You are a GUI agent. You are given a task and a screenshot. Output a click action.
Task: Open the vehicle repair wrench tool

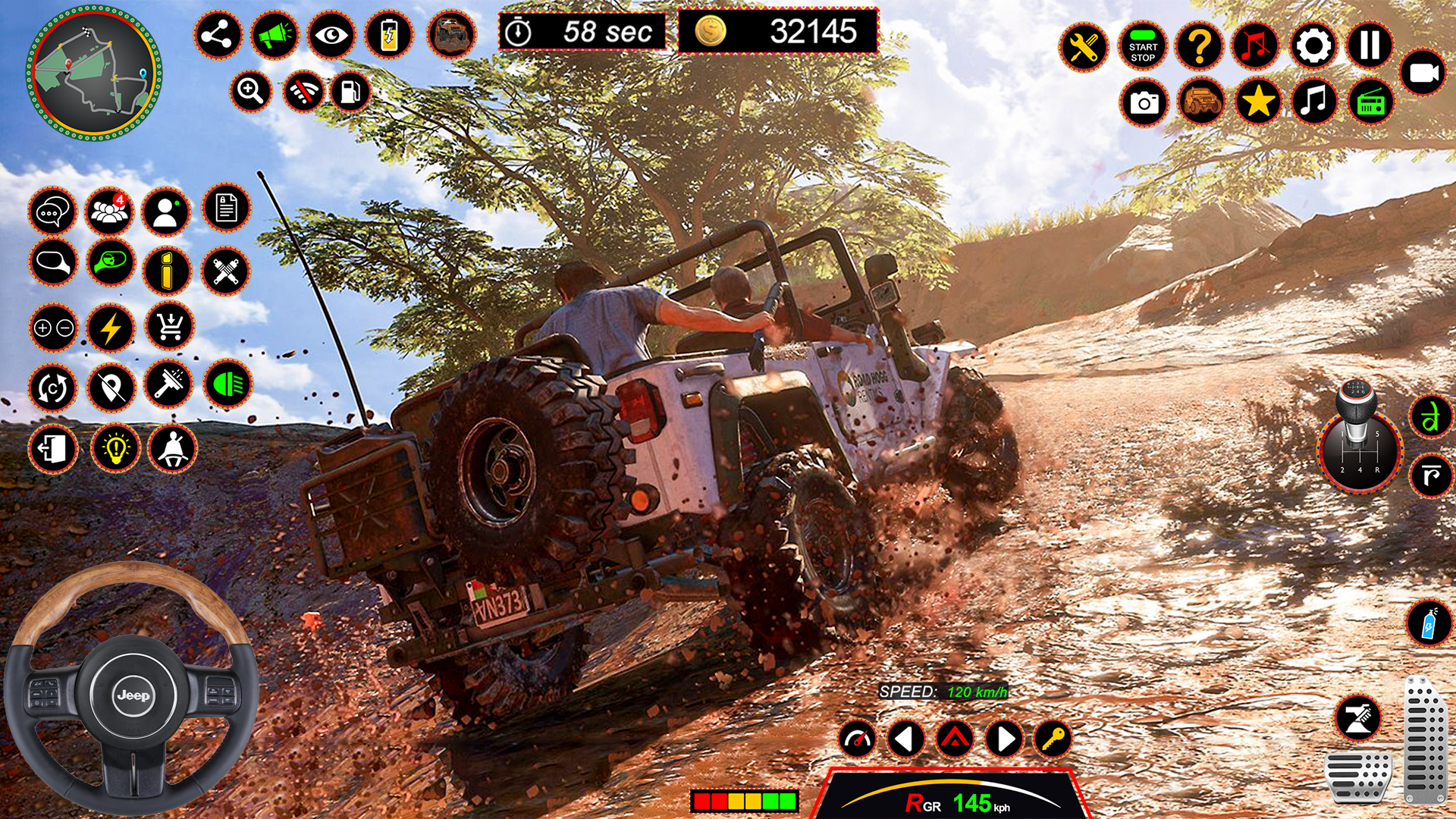point(1082,45)
